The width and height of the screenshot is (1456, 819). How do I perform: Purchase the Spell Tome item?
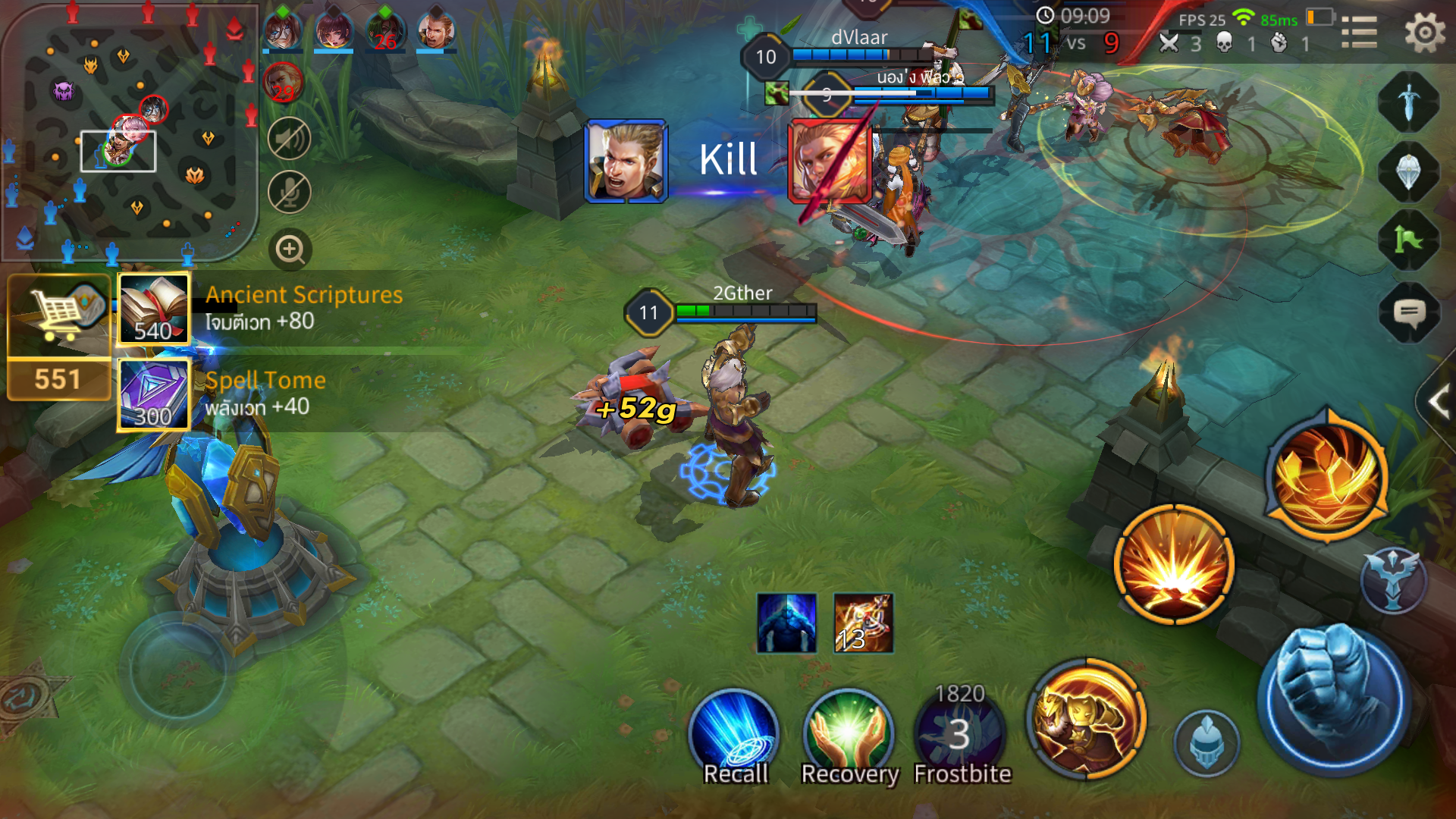[153, 395]
